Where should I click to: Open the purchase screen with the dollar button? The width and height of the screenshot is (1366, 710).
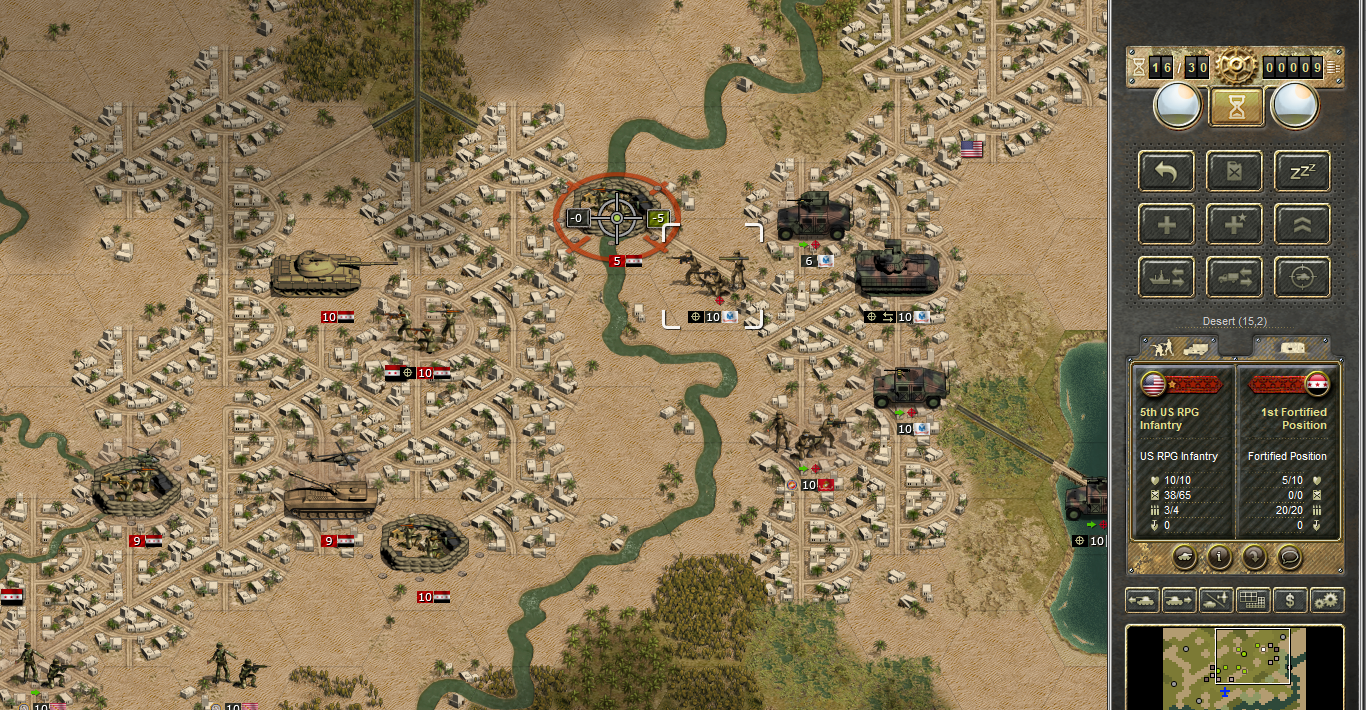point(1291,600)
